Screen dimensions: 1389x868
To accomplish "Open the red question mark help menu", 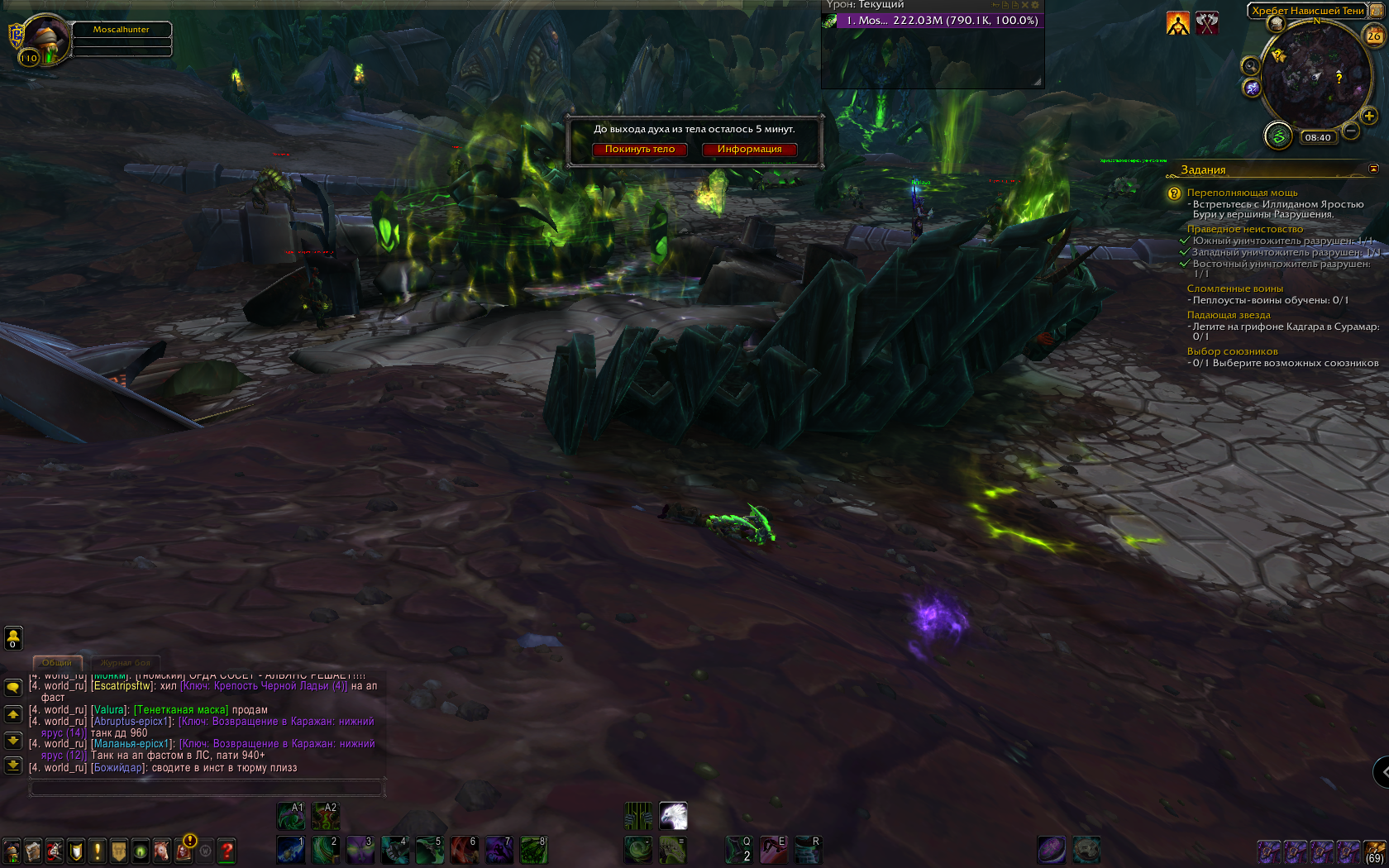I will (x=227, y=851).
